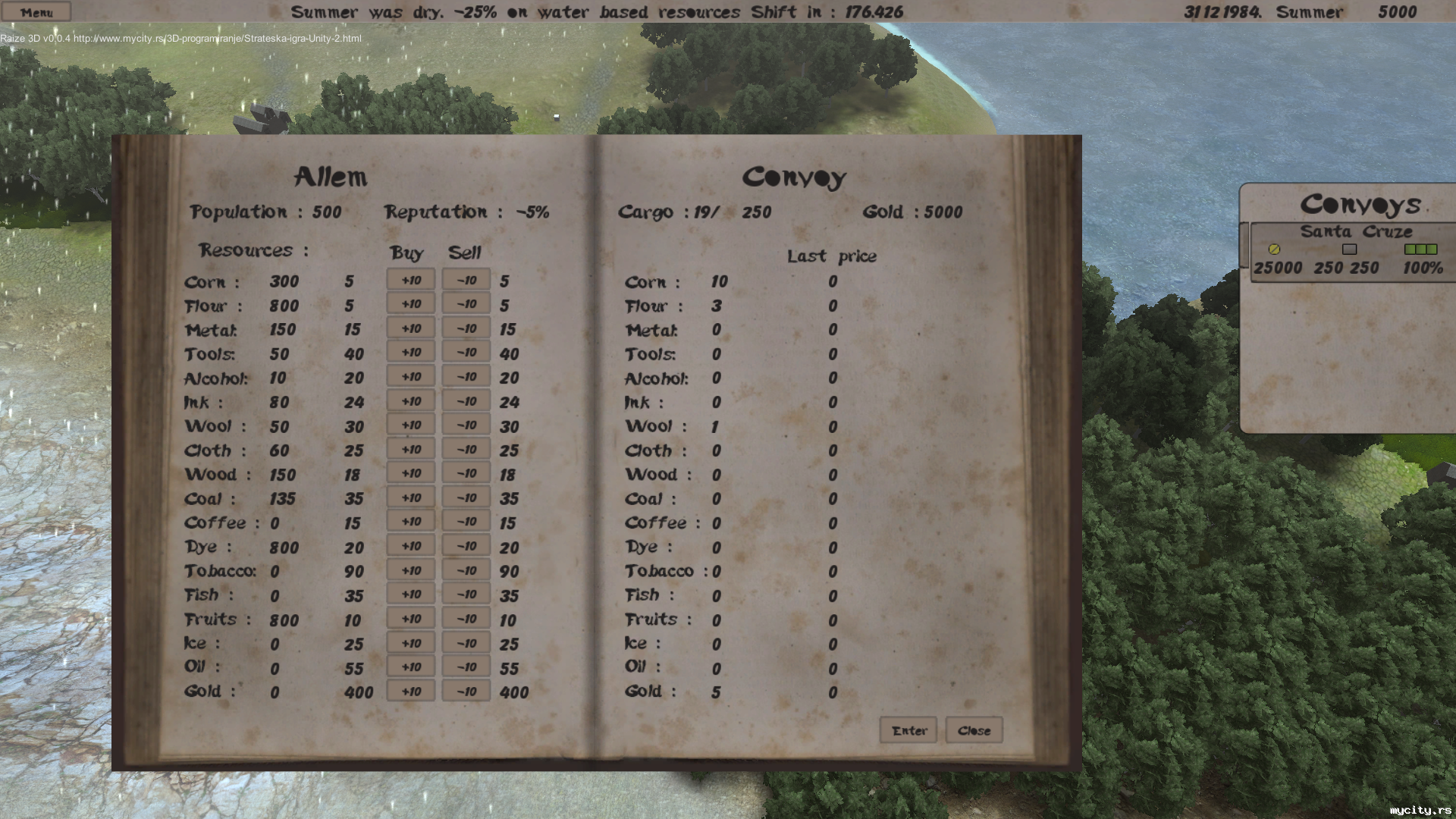Sell 10 Coal

[x=466, y=498]
